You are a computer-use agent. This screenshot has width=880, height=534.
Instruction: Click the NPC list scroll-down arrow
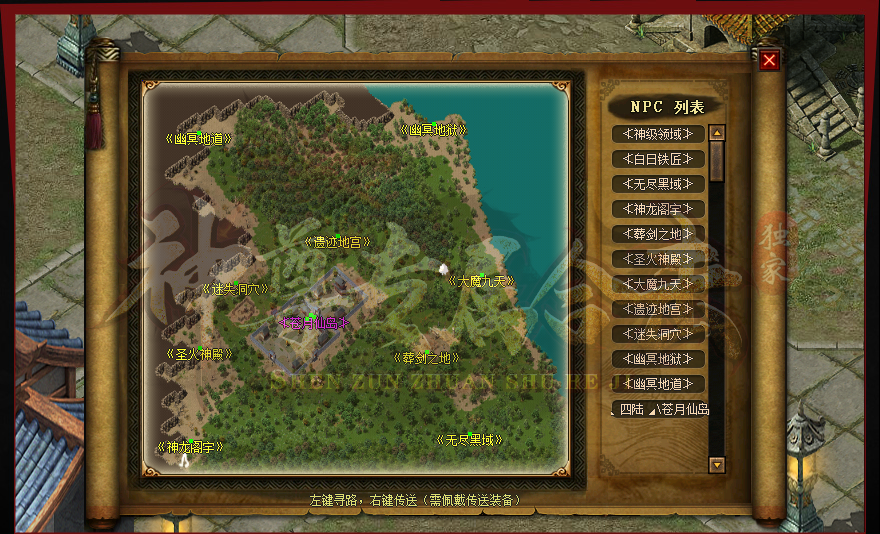tap(716, 464)
